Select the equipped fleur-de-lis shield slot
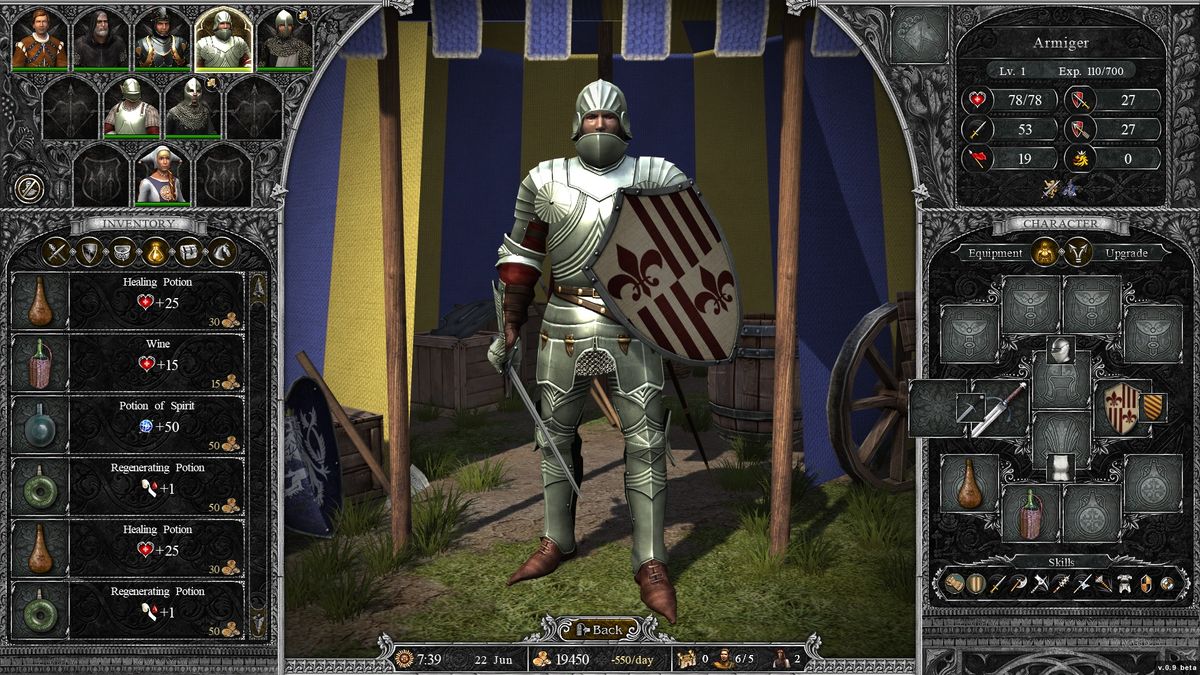This screenshot has height=675, width=1200. 1122,406
